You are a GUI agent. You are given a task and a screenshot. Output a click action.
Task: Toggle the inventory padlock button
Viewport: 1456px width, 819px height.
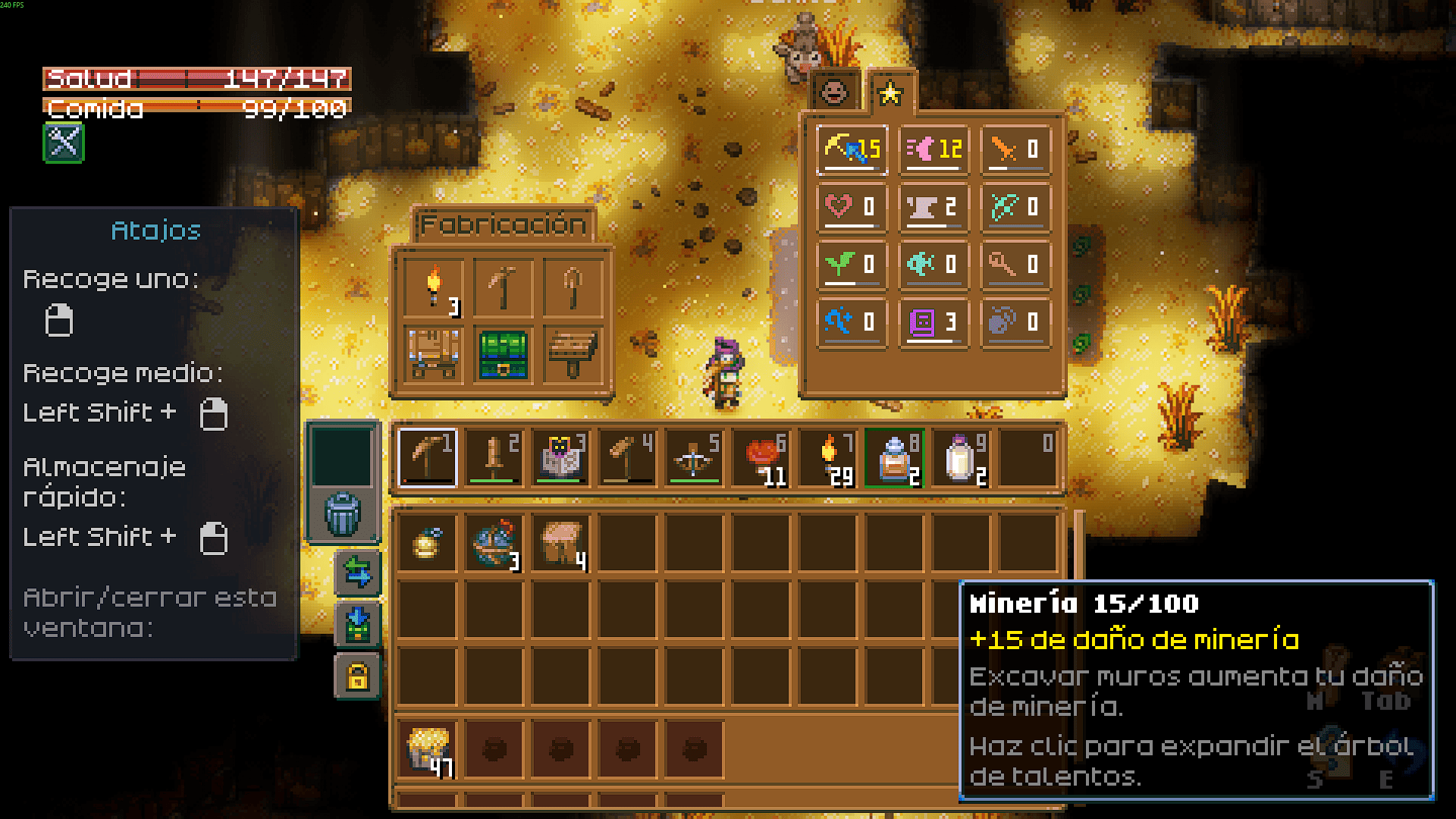point(357,676)
